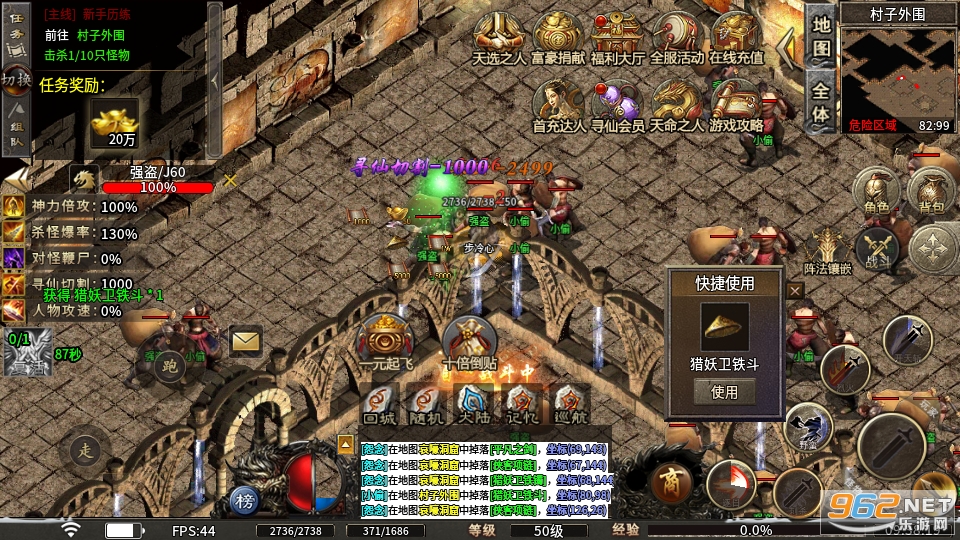This screenshot has height=540, width=960.
Task: Open the 寻仙会员 membership icon
Action: point(617,104)
